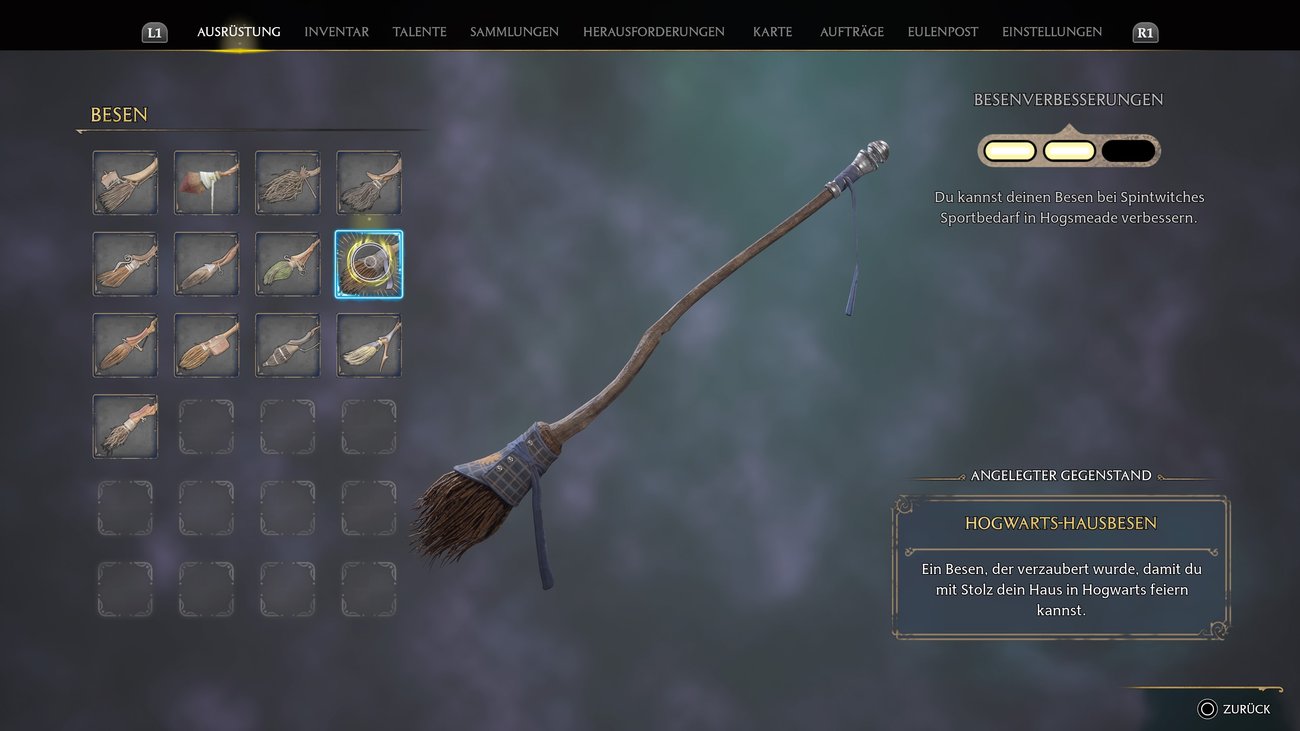Pick the broom with dark grey bristles
The width and height of the screenshot is (1300, 731).
pyautogui.click(x=369, y=183)
